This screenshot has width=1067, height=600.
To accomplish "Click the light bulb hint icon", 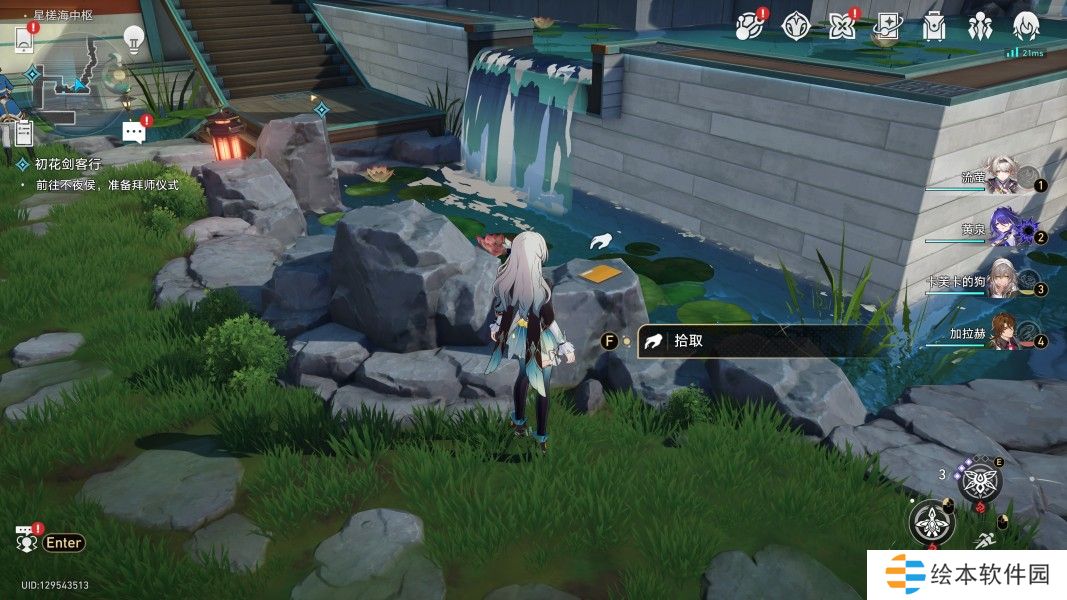I will [x=133, y=39].
